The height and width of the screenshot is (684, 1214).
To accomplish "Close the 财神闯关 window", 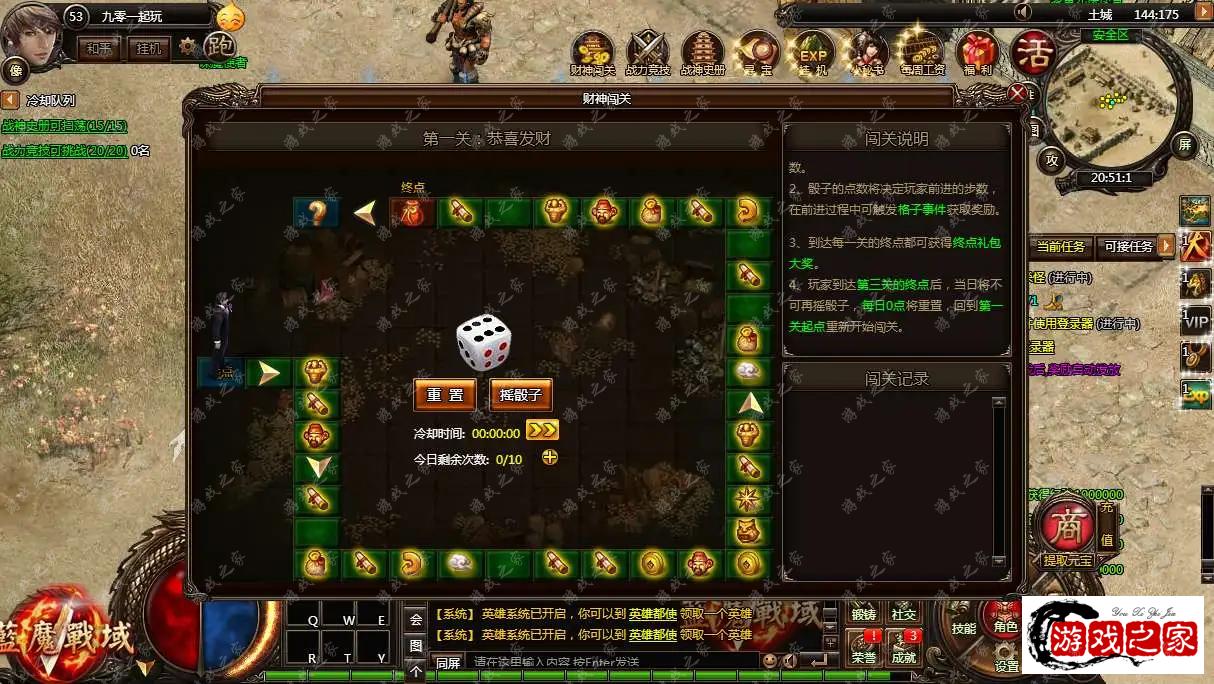I will [1017, 95].
